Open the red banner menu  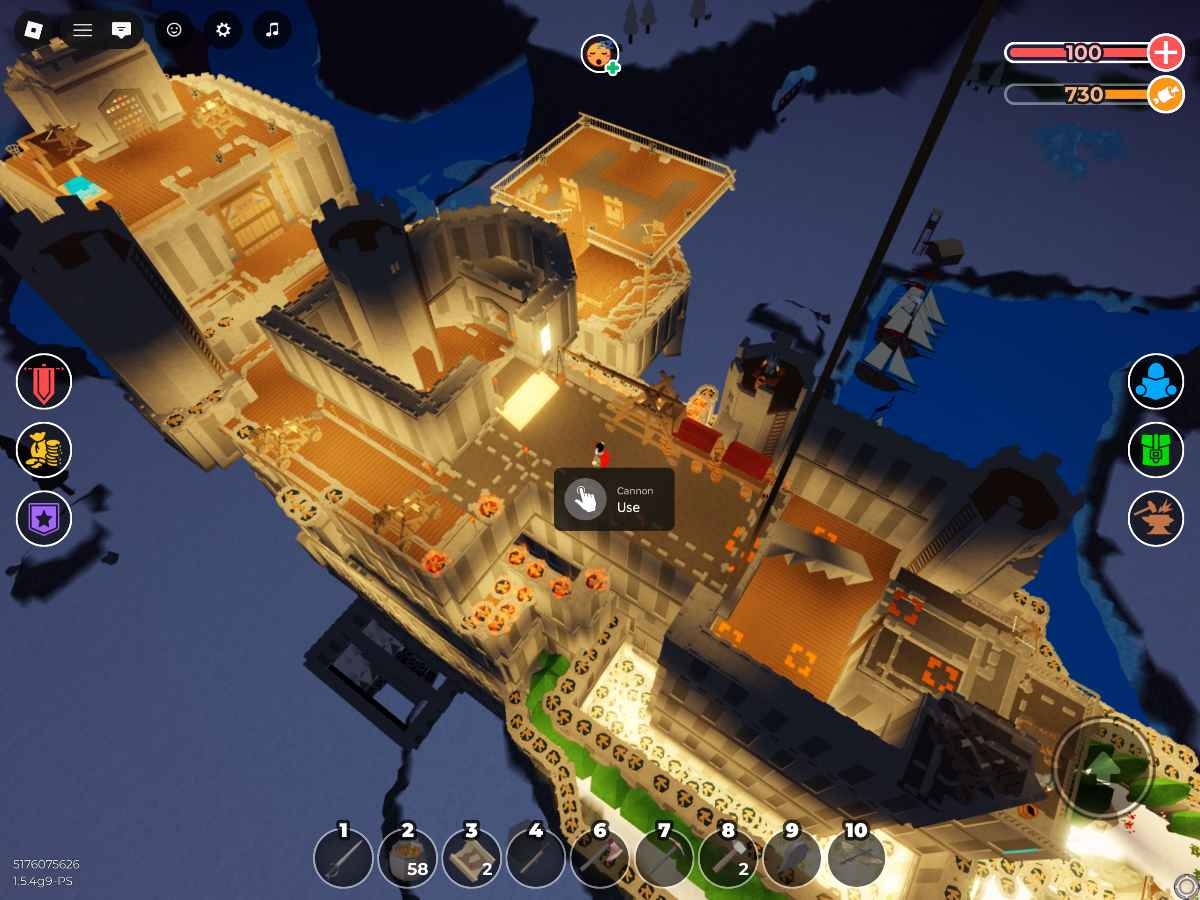pyautogui.click(x=44, y=382)
